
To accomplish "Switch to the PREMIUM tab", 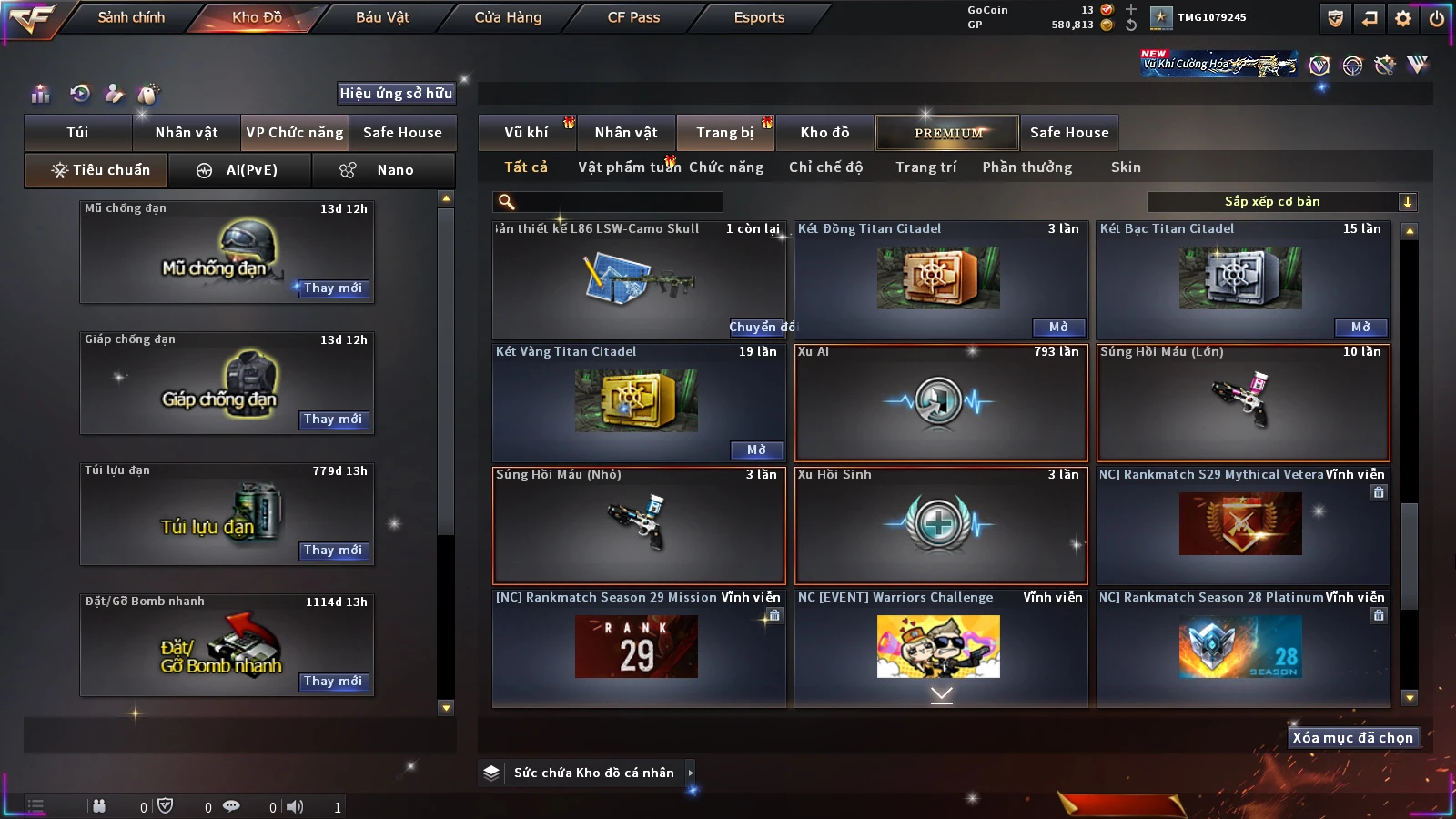I will 948,133.
